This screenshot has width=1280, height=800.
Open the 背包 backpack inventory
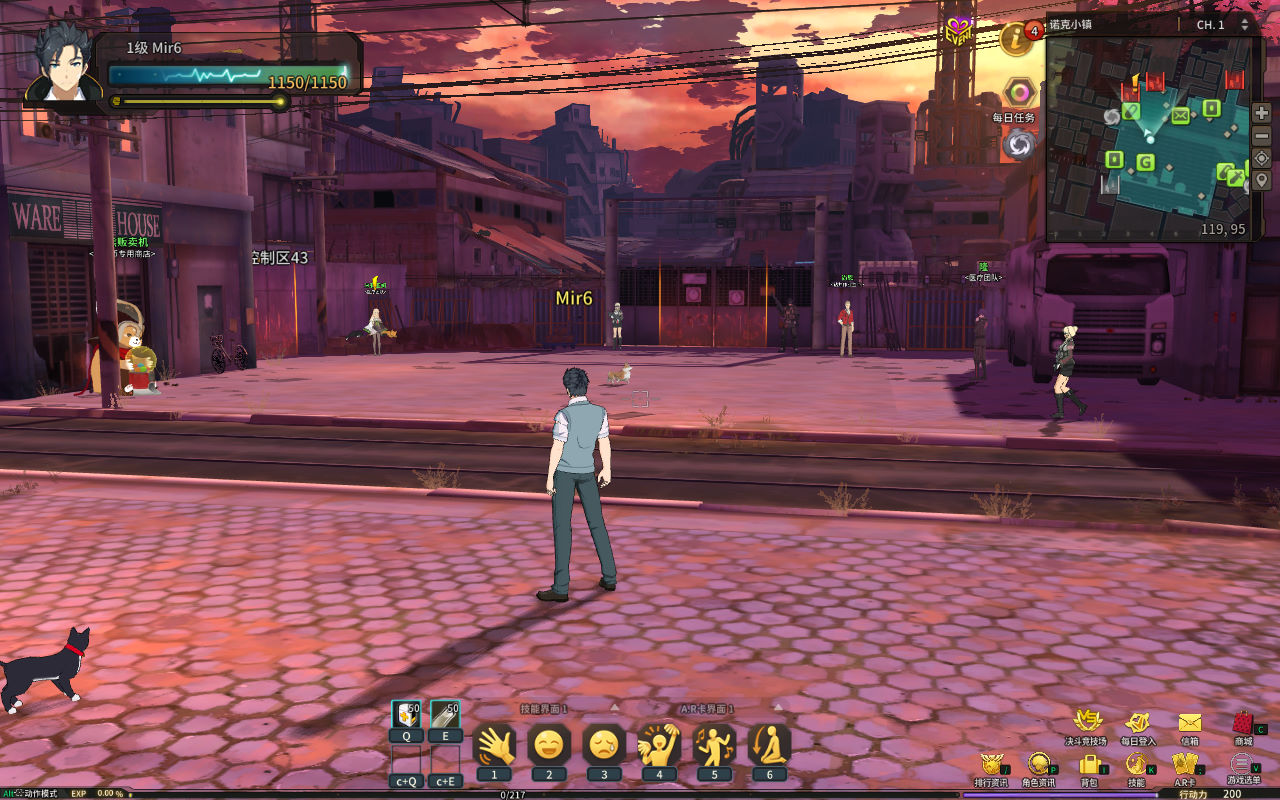[x=1089, y=764]
